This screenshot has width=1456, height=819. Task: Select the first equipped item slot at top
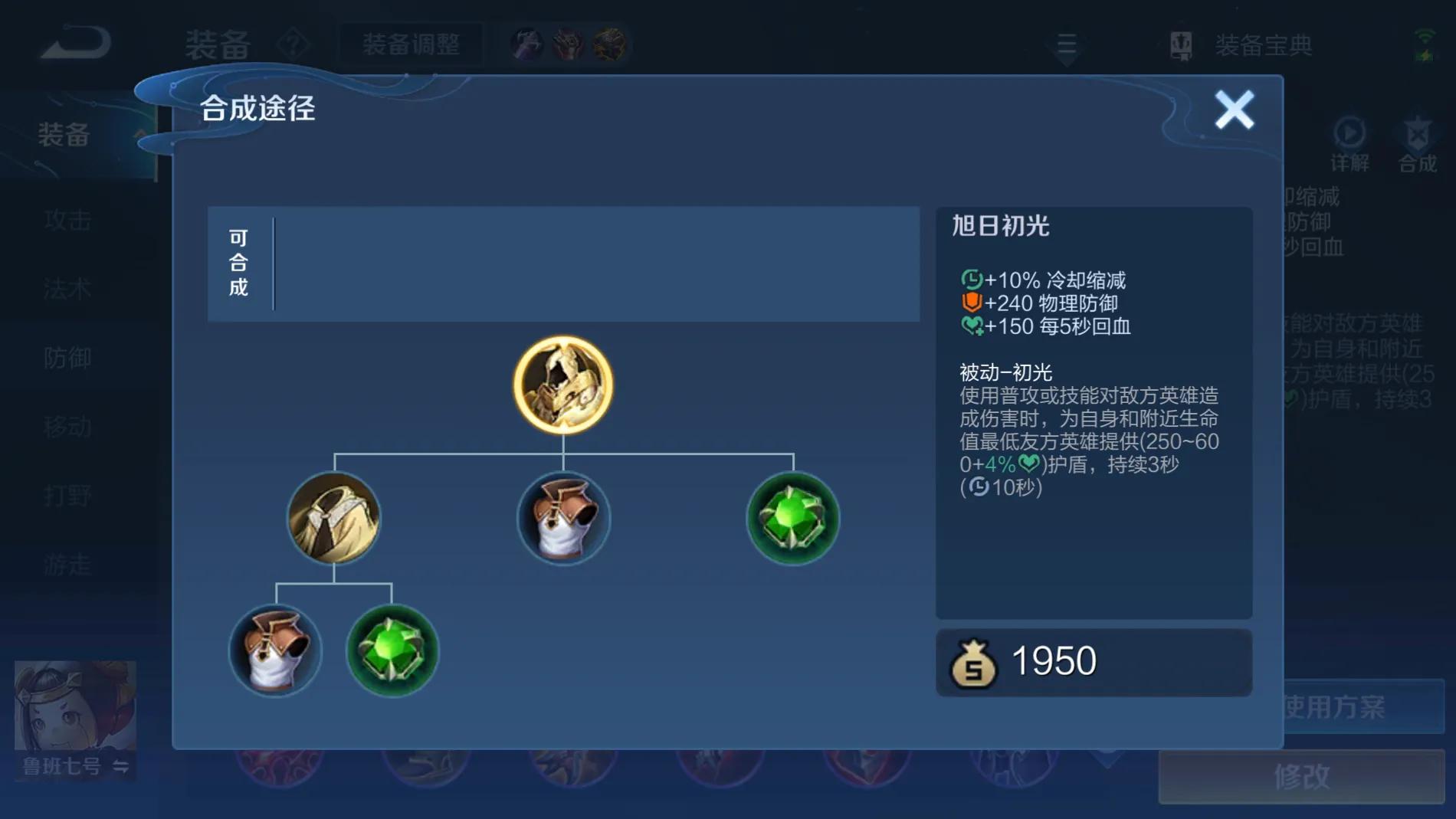(526, 42)
